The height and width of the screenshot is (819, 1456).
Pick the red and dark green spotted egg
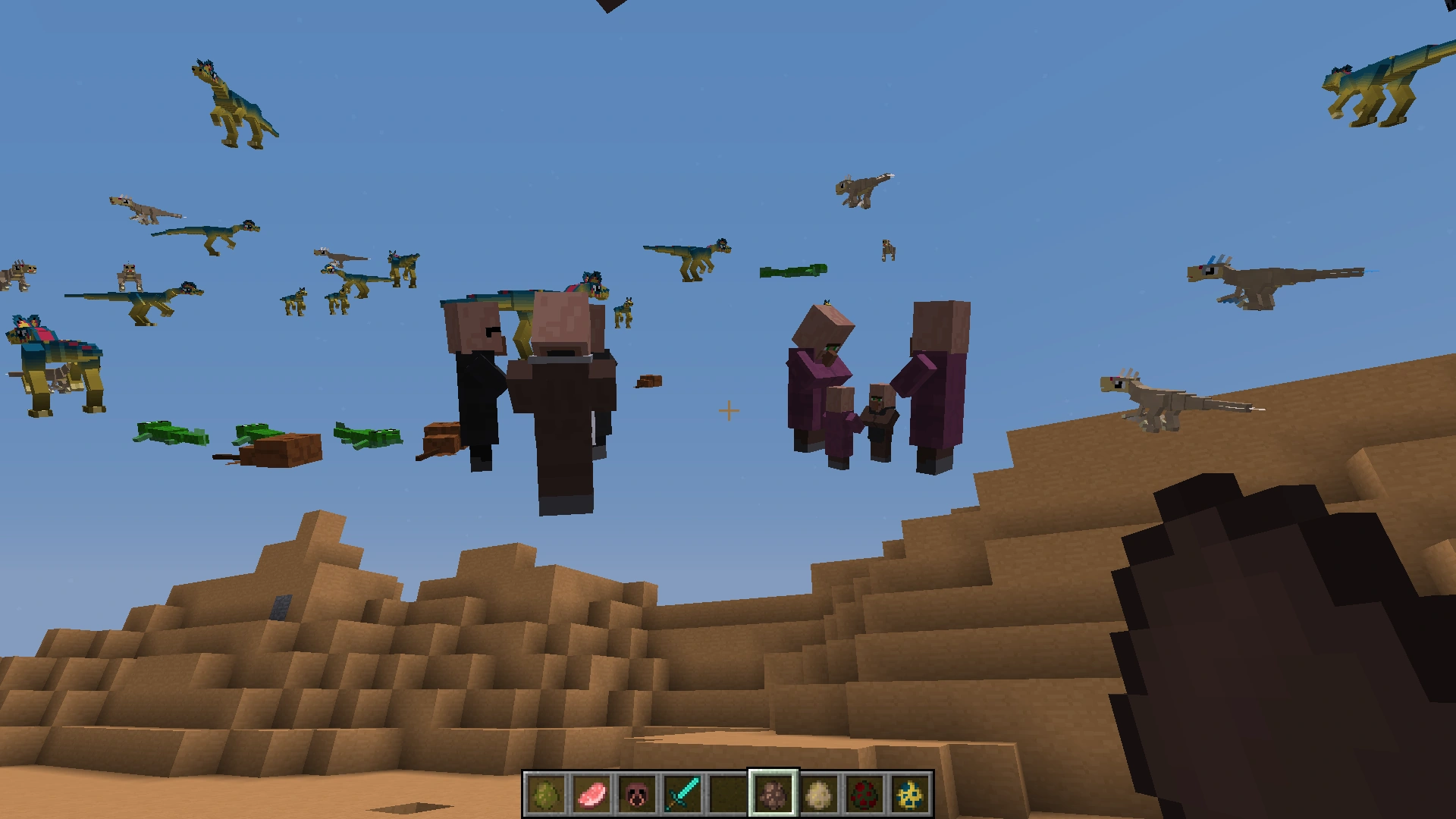point(864,794)
